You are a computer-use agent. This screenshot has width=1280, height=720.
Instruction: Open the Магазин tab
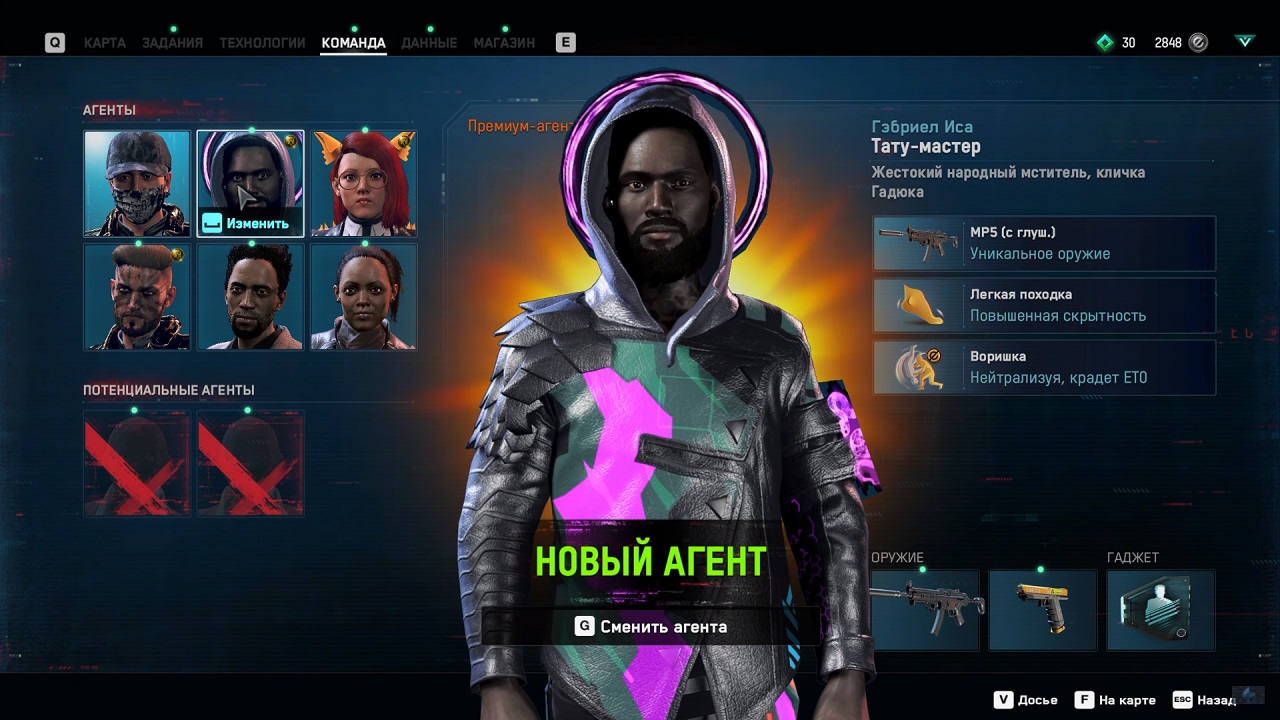pyautogui.click(x=504, y=43)
